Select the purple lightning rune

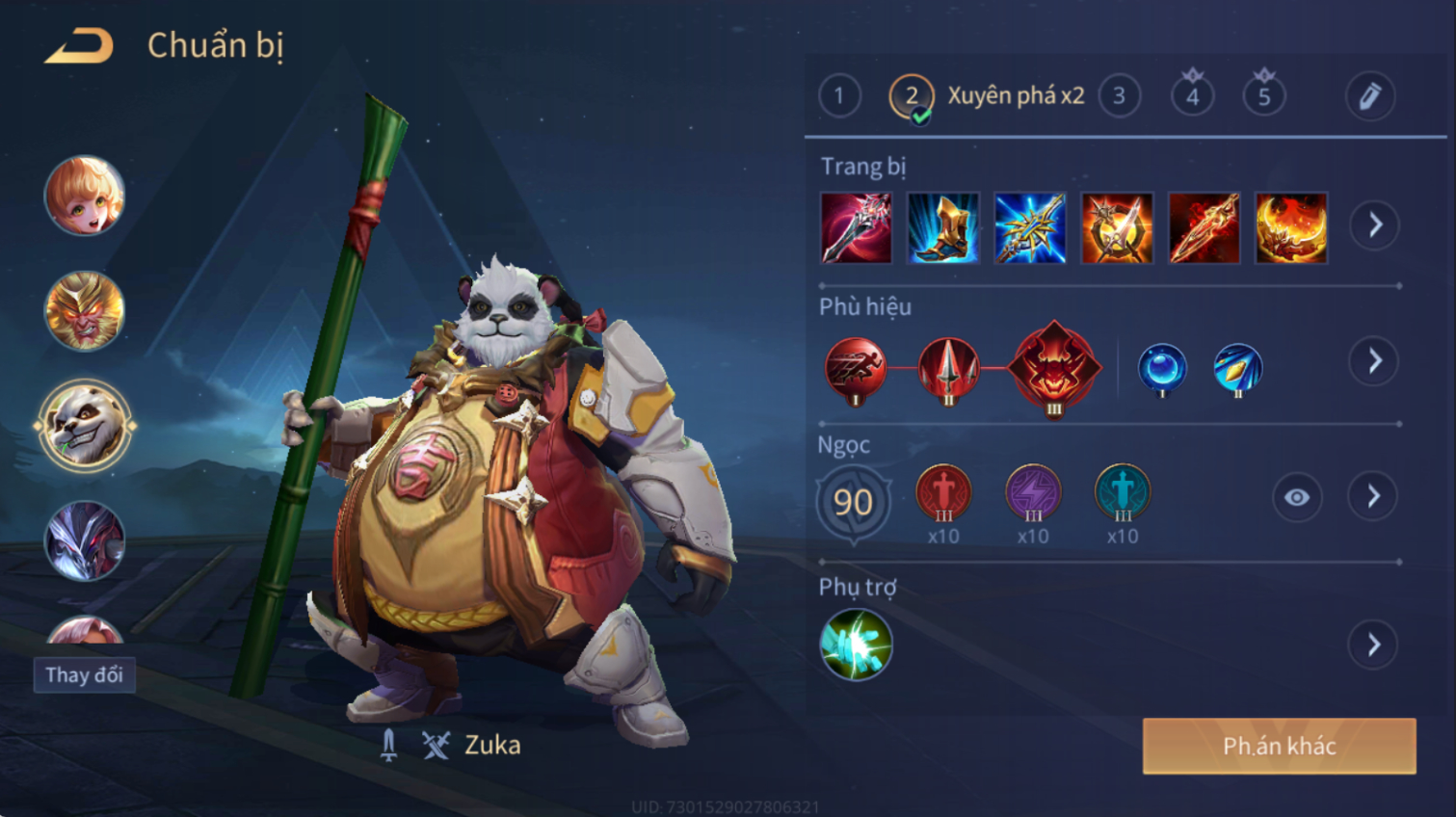coord(1033,492)
